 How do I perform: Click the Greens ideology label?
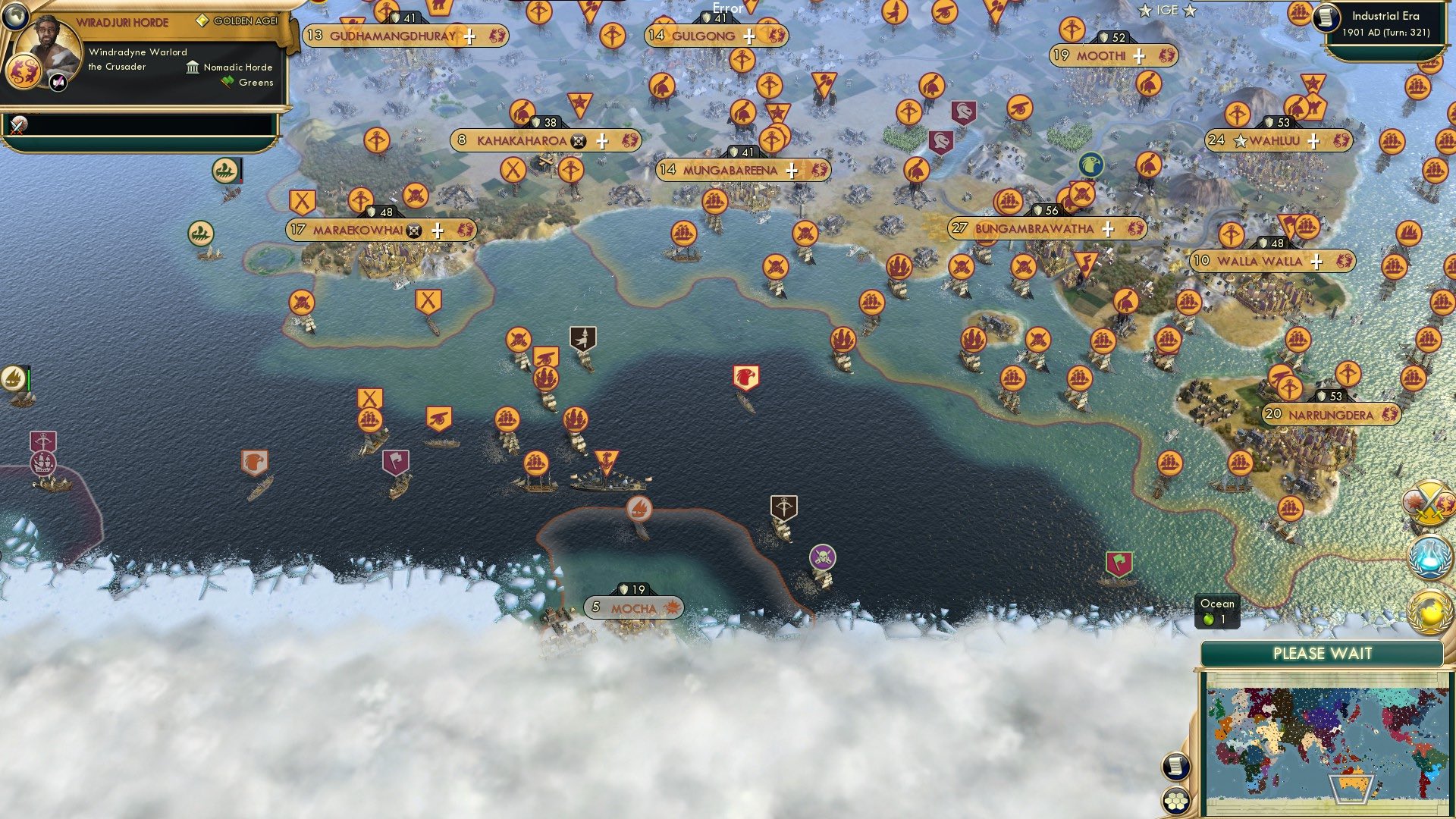(256, 82)
